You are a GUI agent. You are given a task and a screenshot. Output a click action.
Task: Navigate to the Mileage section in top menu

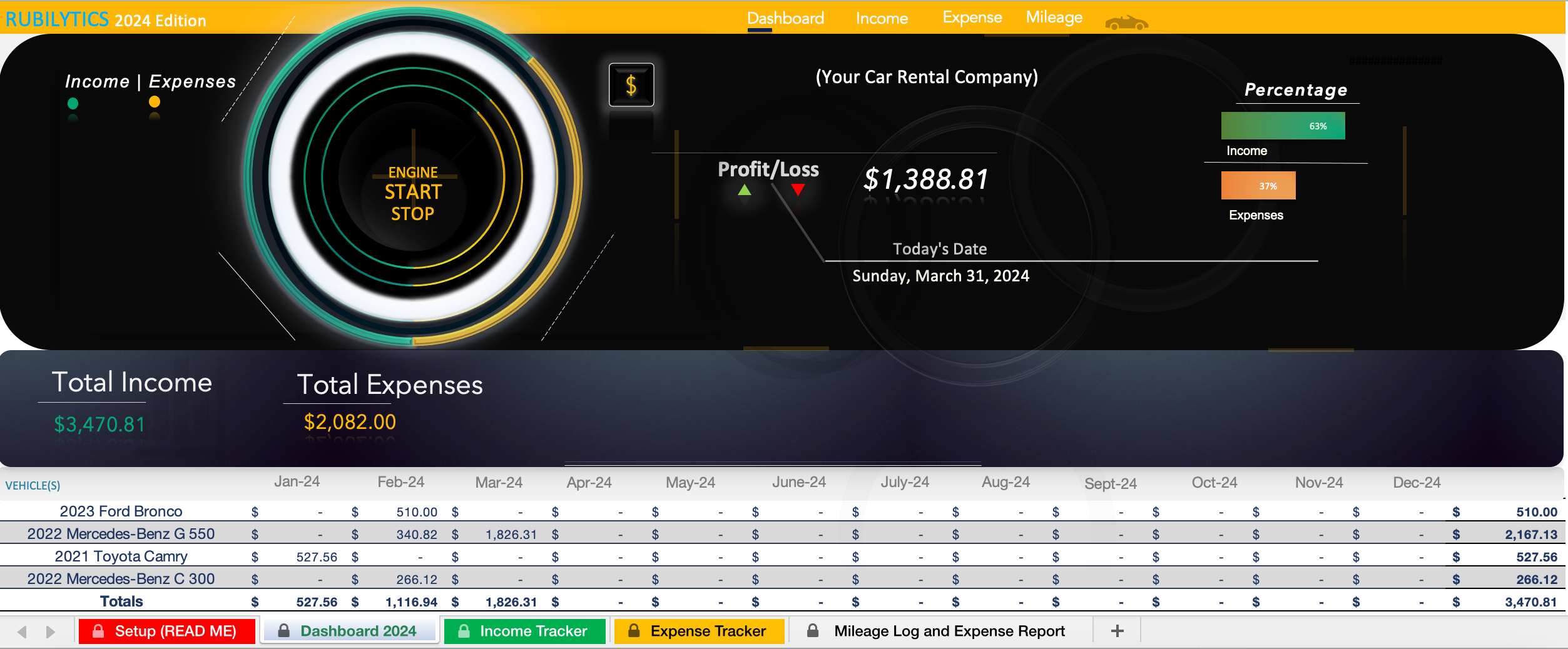pyautogui.click(x=1053, y=17)
